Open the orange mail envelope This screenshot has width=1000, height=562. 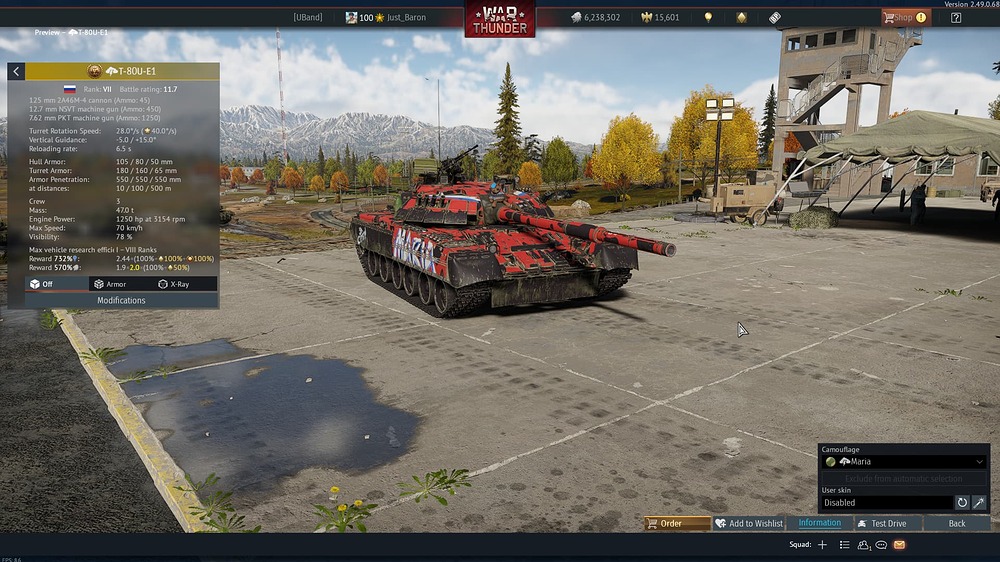[x=899, y=545]
